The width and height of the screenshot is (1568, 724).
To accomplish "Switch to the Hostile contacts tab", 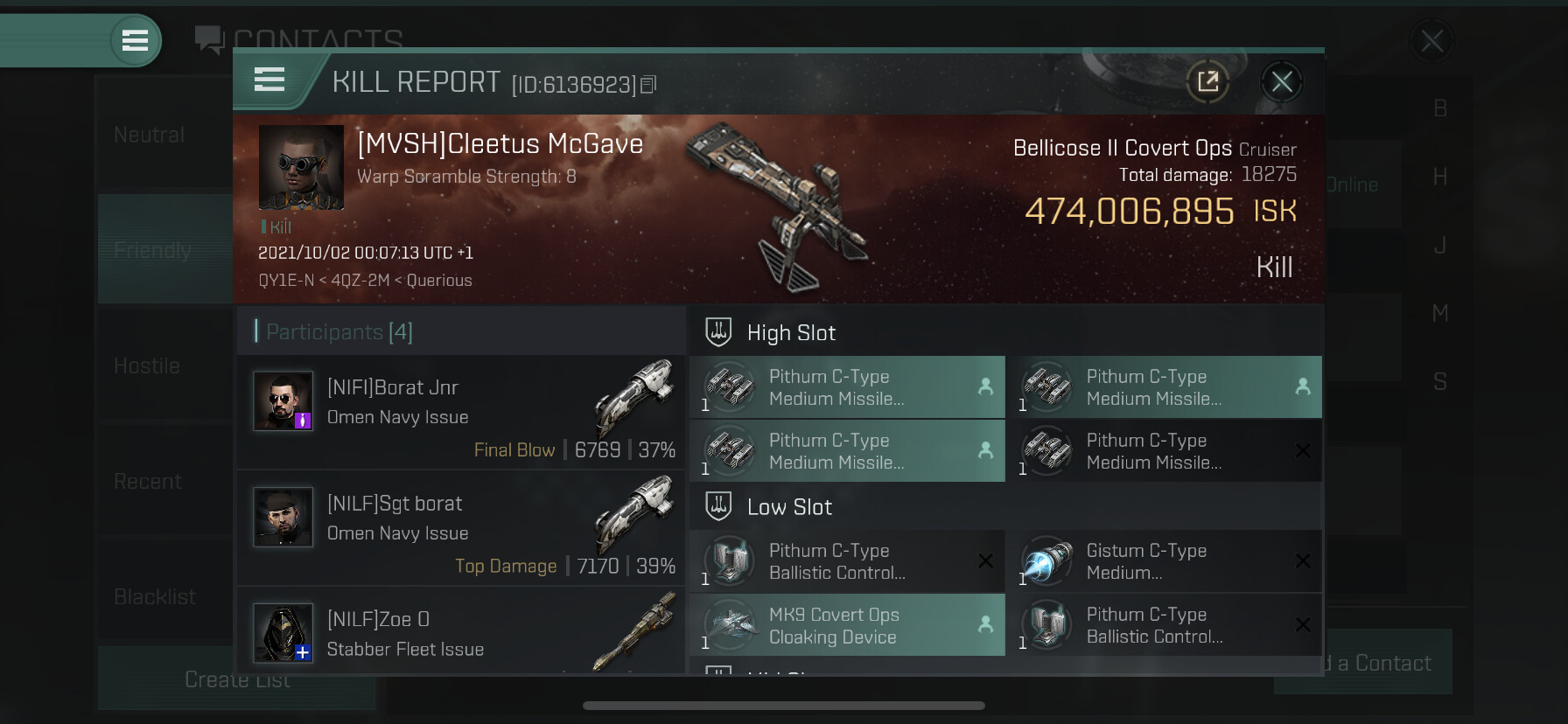I will tap(148, 366).
